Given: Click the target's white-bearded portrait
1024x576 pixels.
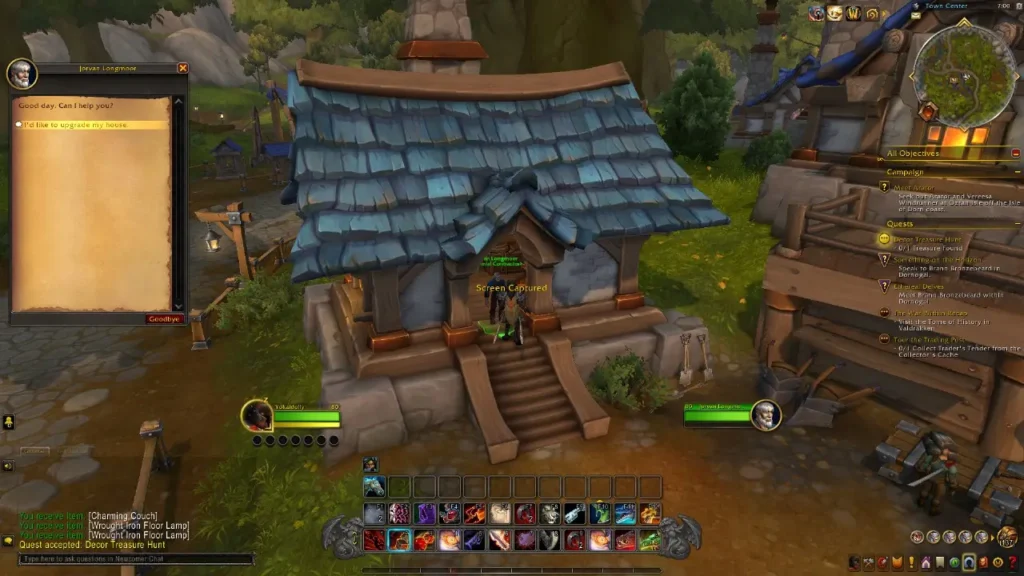Looking at the screenshot, I should [766, 414].
